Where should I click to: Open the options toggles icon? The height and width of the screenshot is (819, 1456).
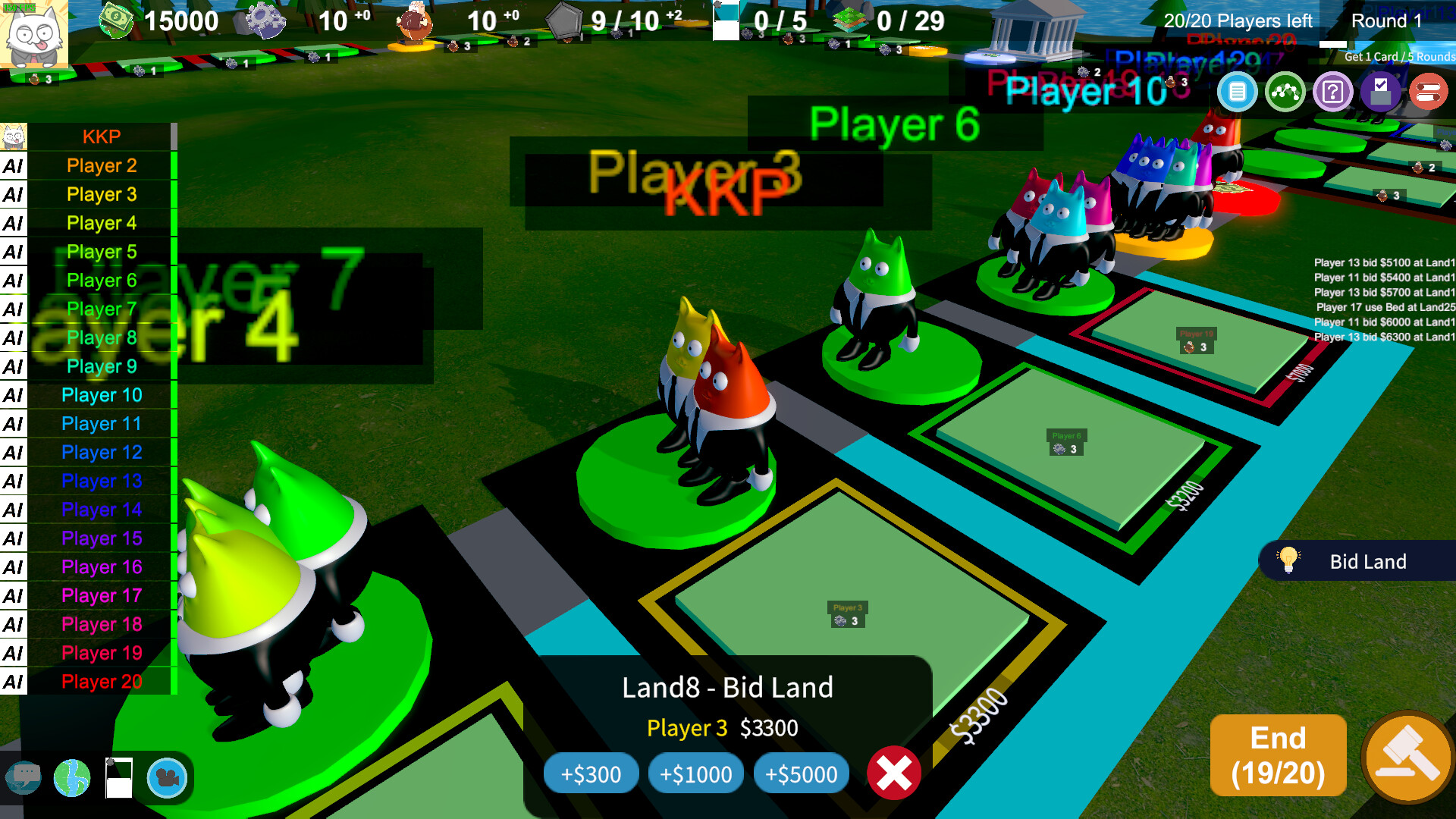1429,91
